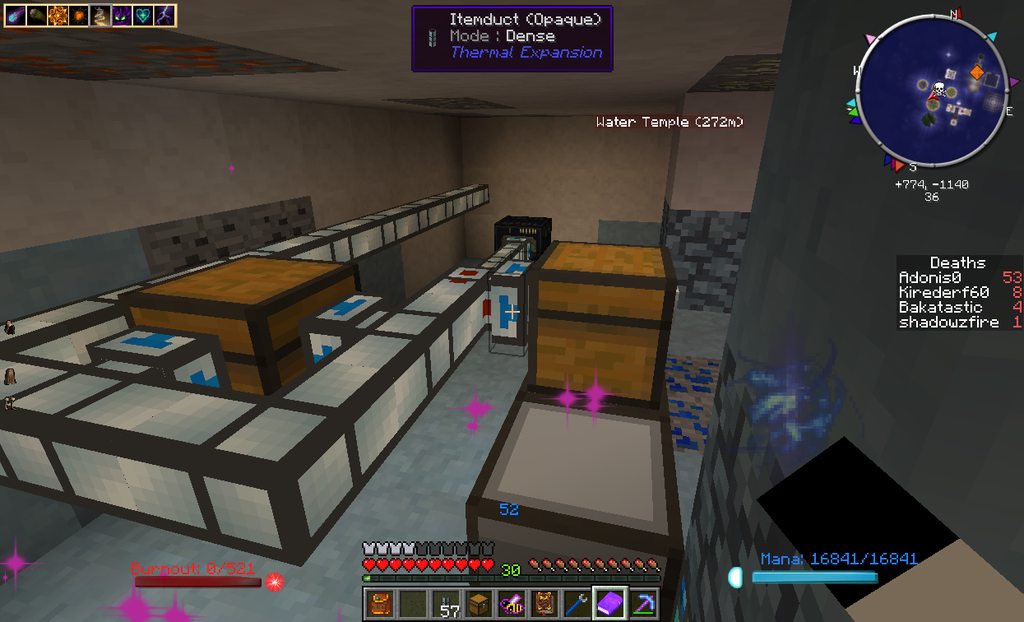Activate the purple lightning bolt spell

pos(165,16)
